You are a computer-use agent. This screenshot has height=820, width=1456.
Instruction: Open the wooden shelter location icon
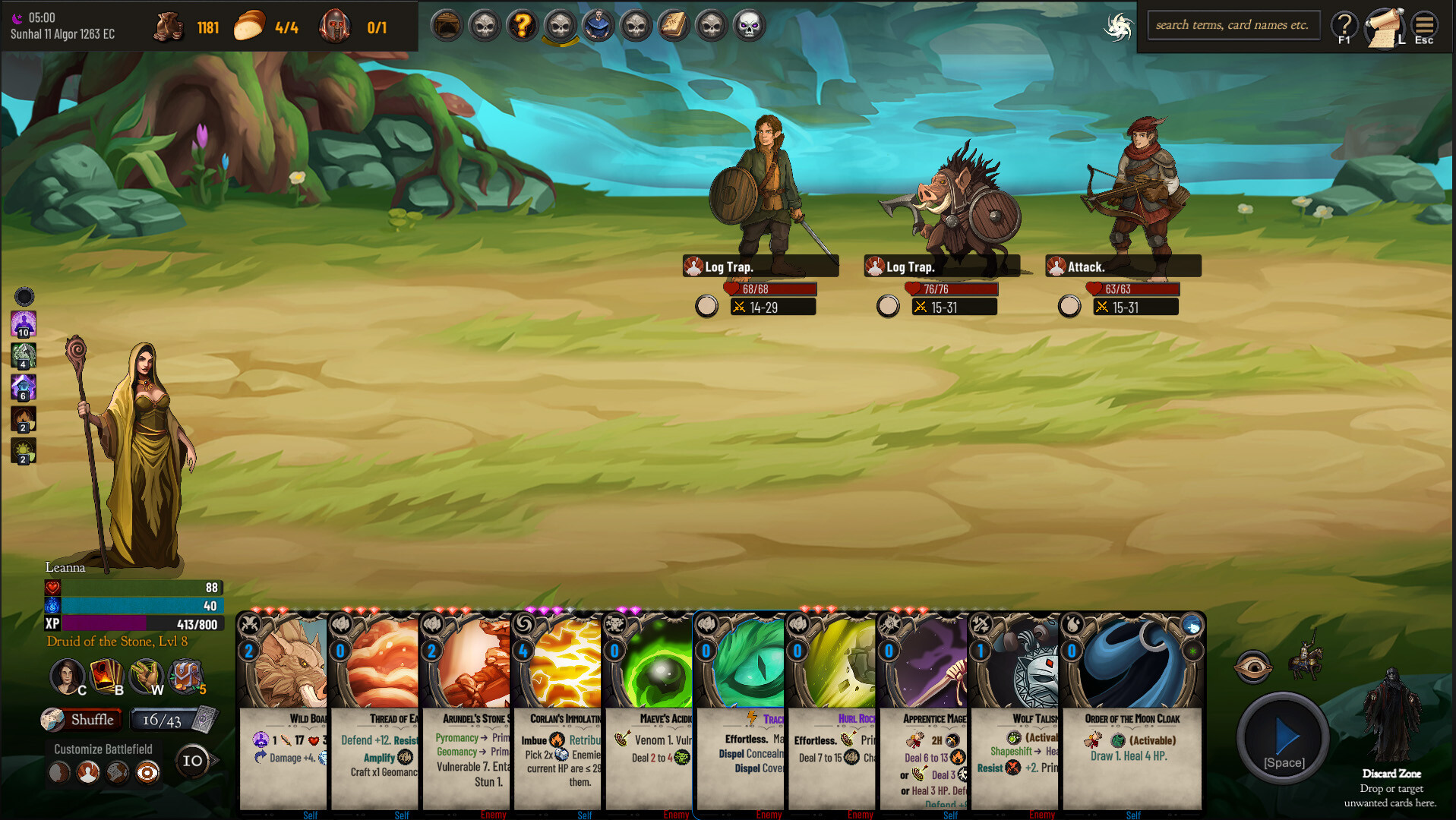pos(447,25)
